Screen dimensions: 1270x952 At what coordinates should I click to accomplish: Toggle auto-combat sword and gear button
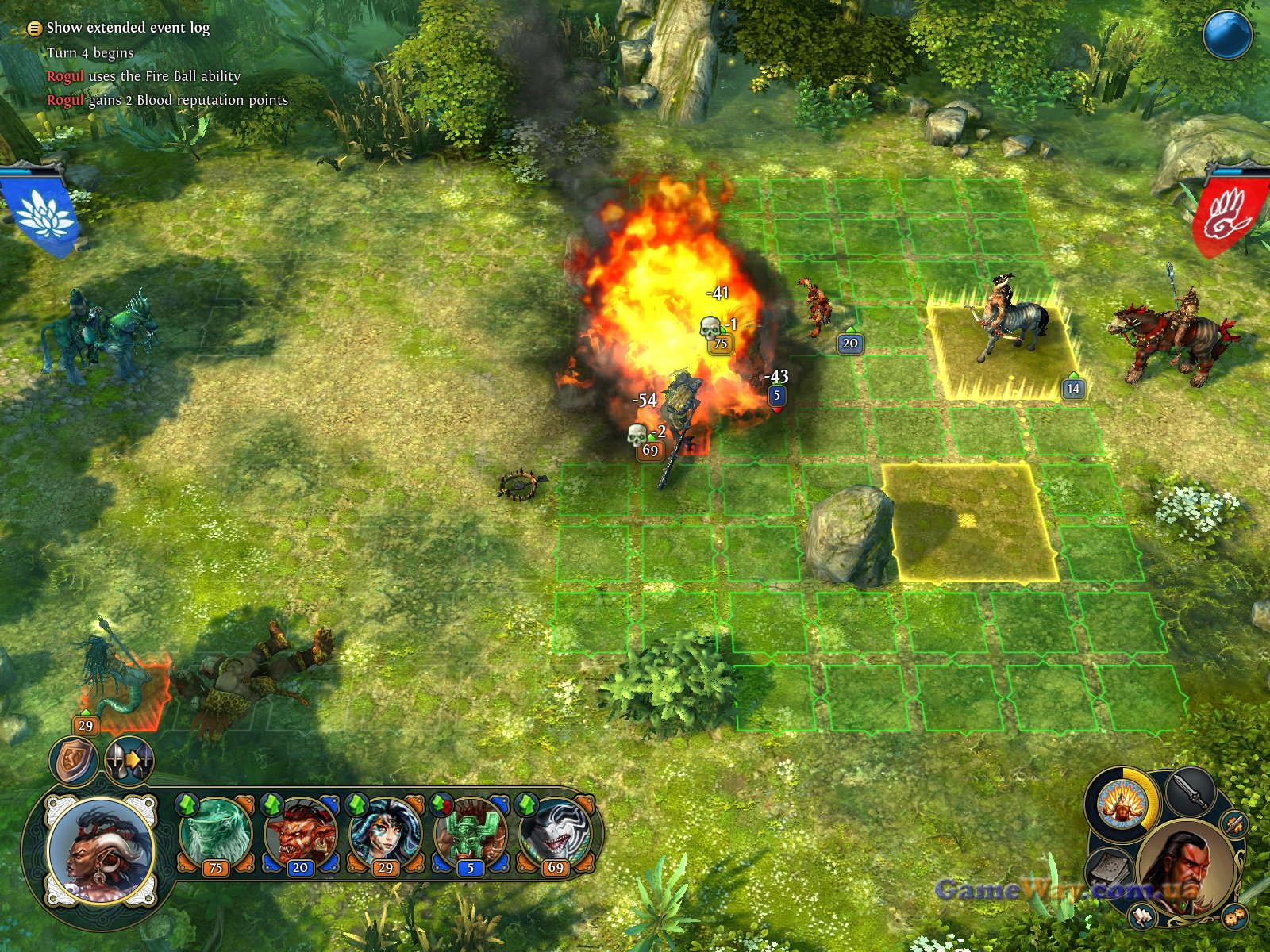coord(1233,823)
